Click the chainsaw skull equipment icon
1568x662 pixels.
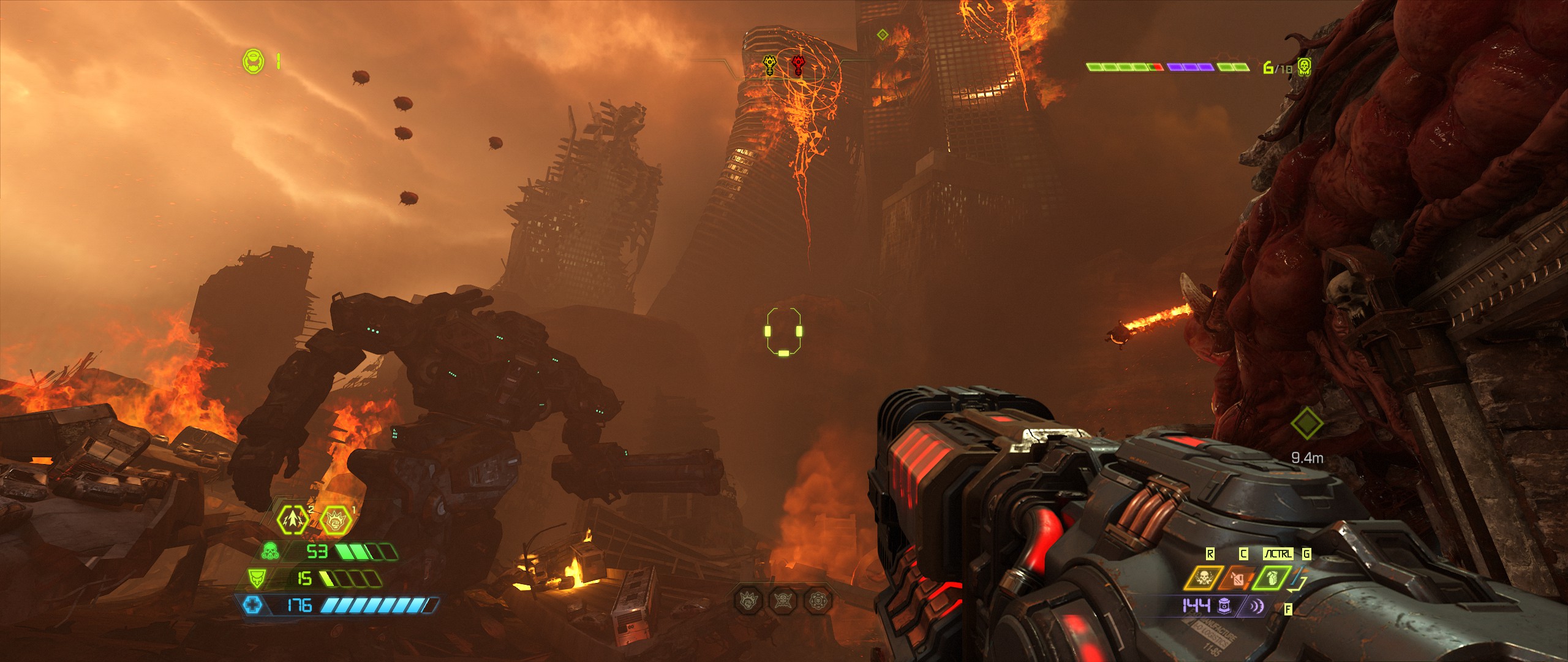(1204, 578)
